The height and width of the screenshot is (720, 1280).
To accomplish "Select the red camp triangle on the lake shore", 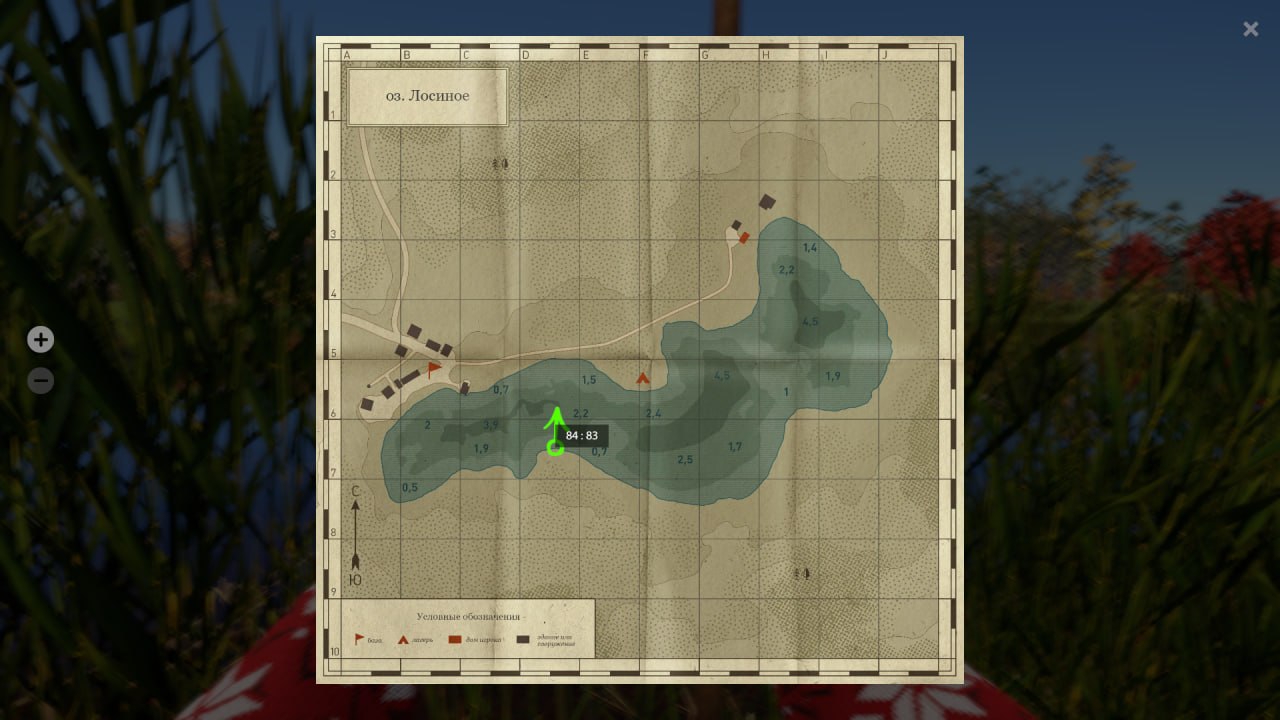I will [643, 379].
